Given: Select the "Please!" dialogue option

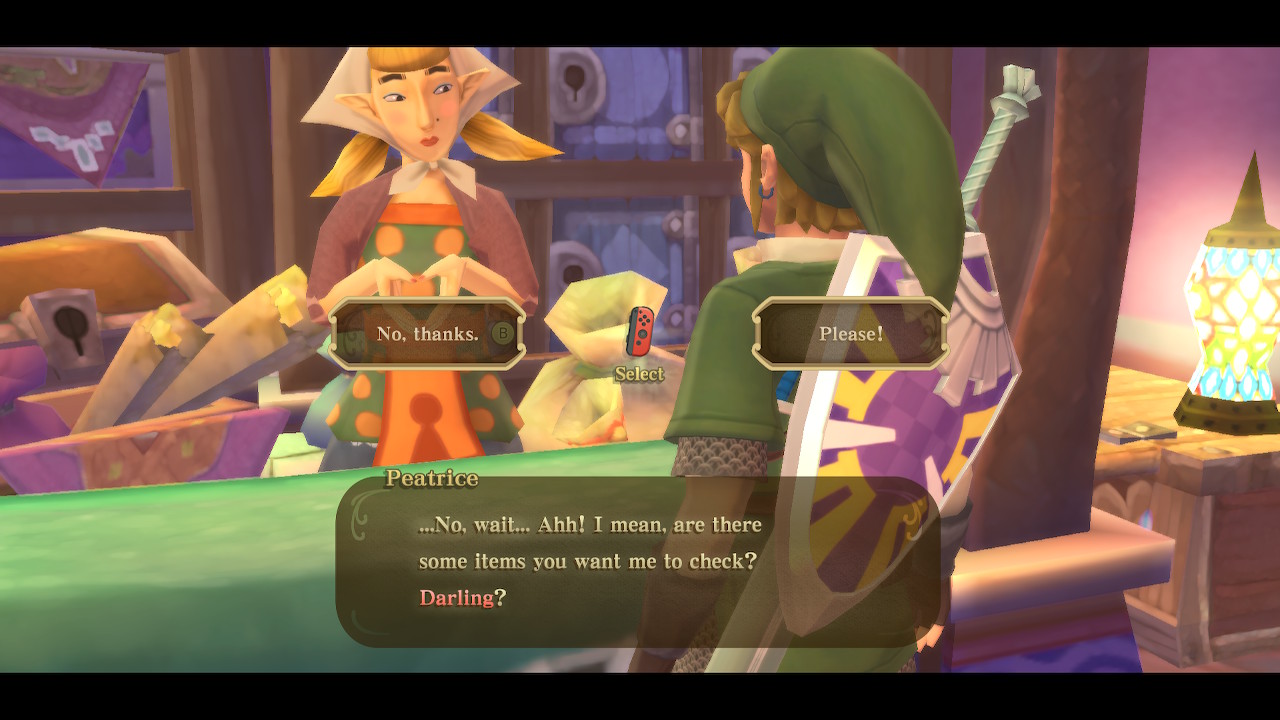Looking at the screenshot, I should point(851,334).
